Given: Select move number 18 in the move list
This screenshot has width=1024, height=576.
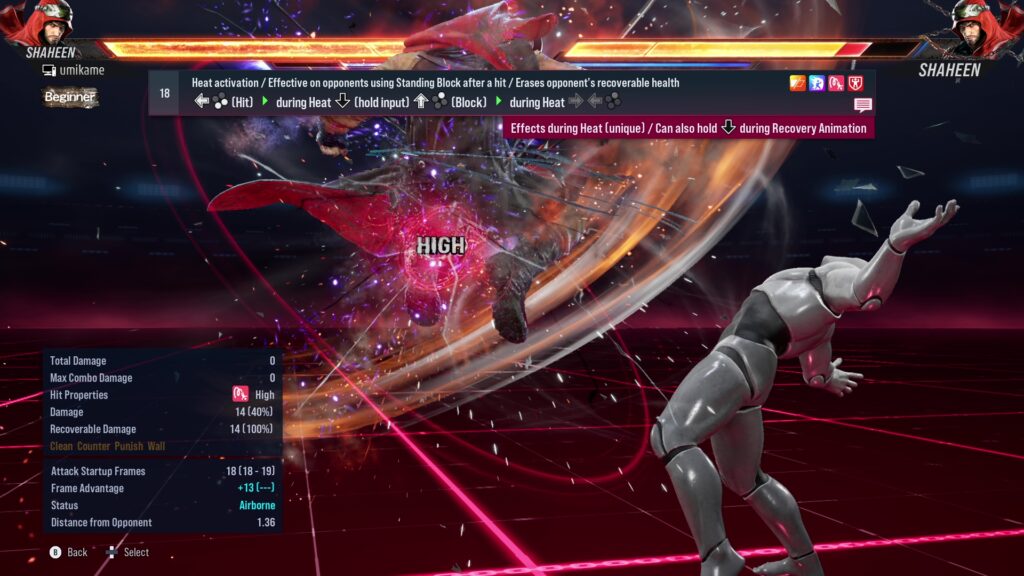Looking at the screenshot, I should 164,93.
